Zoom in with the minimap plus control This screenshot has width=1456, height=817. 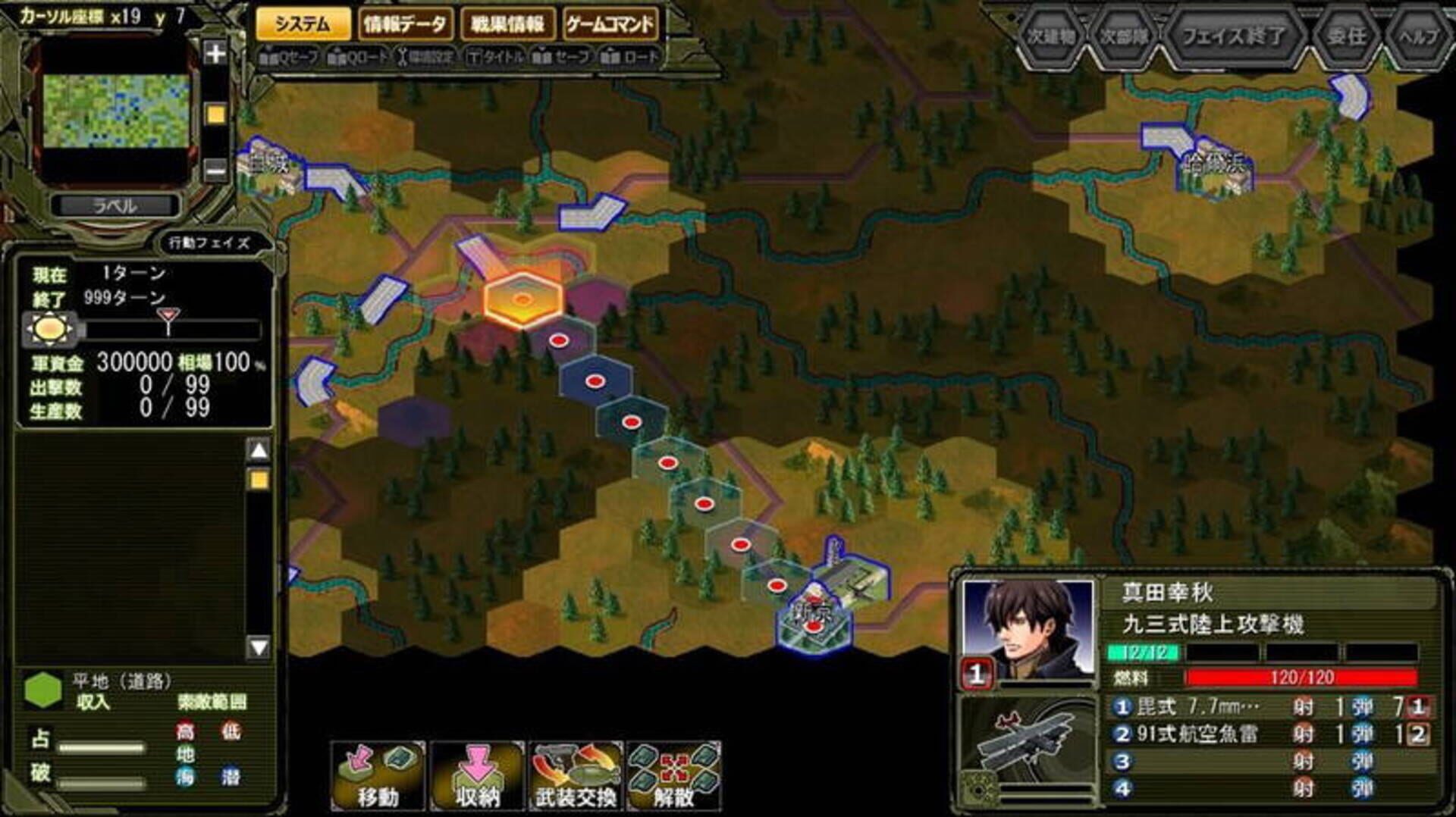click(215, 54)
